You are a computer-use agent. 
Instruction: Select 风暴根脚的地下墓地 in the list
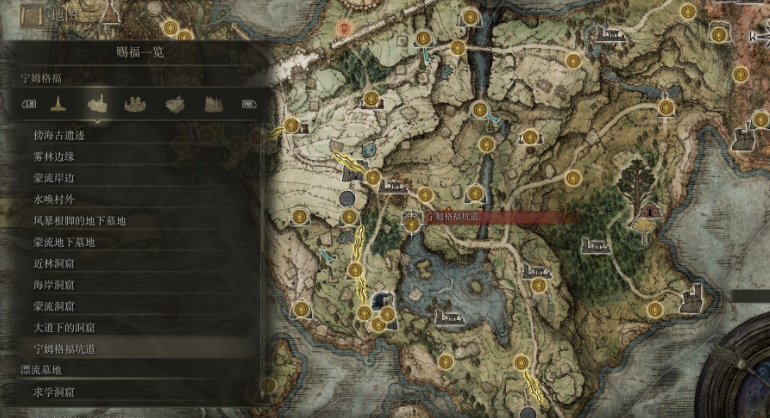coord(80,220)
